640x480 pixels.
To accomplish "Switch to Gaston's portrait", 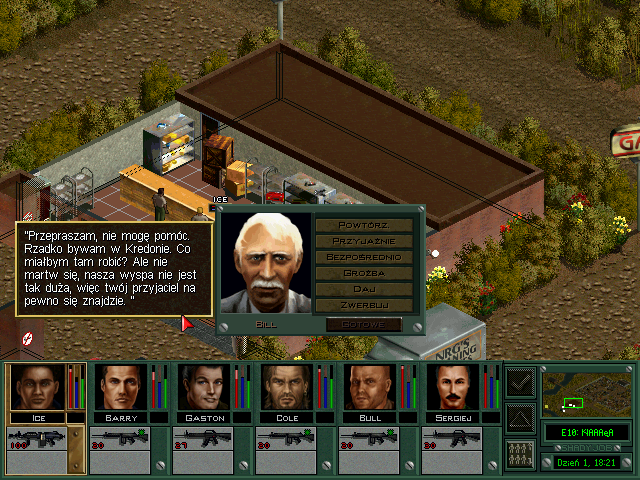I will click(202, 387).
